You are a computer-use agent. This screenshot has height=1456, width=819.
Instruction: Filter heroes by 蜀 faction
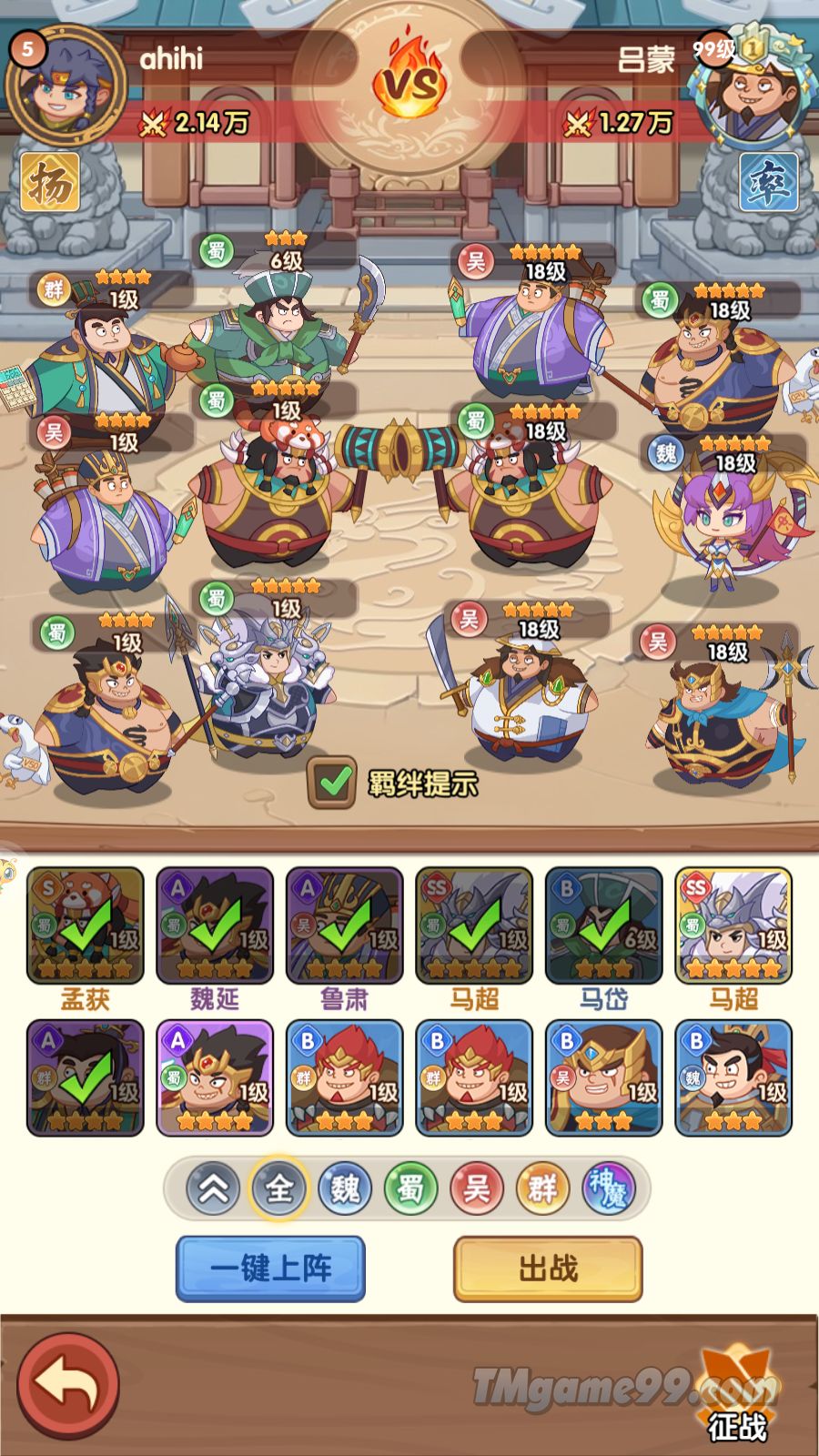410,1188
